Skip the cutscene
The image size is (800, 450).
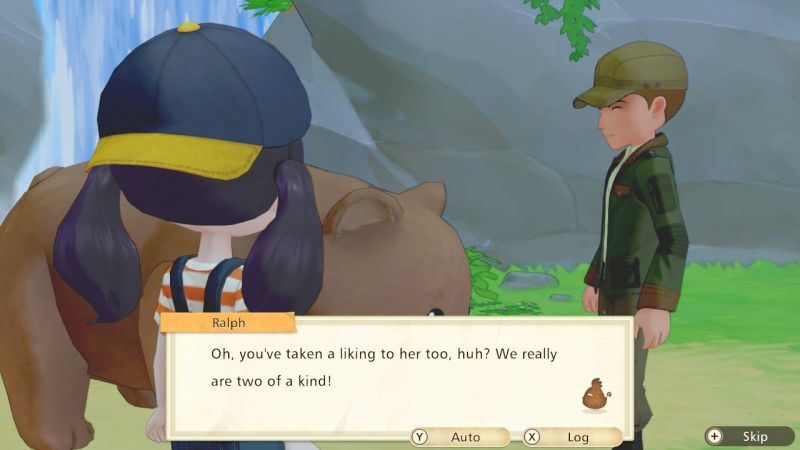coord(748,436)
